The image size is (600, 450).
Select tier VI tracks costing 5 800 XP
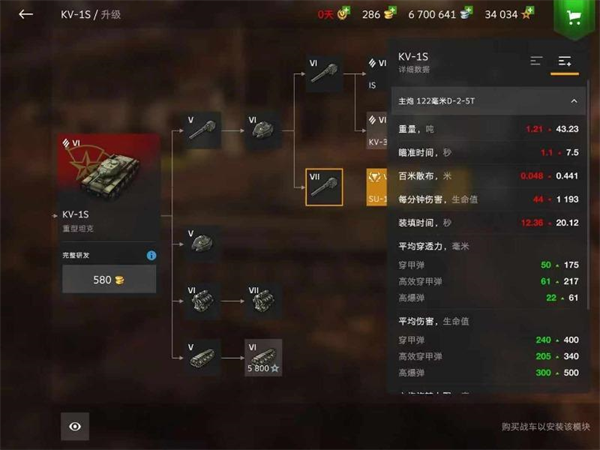pyautogui.click(x=264, y=357)
